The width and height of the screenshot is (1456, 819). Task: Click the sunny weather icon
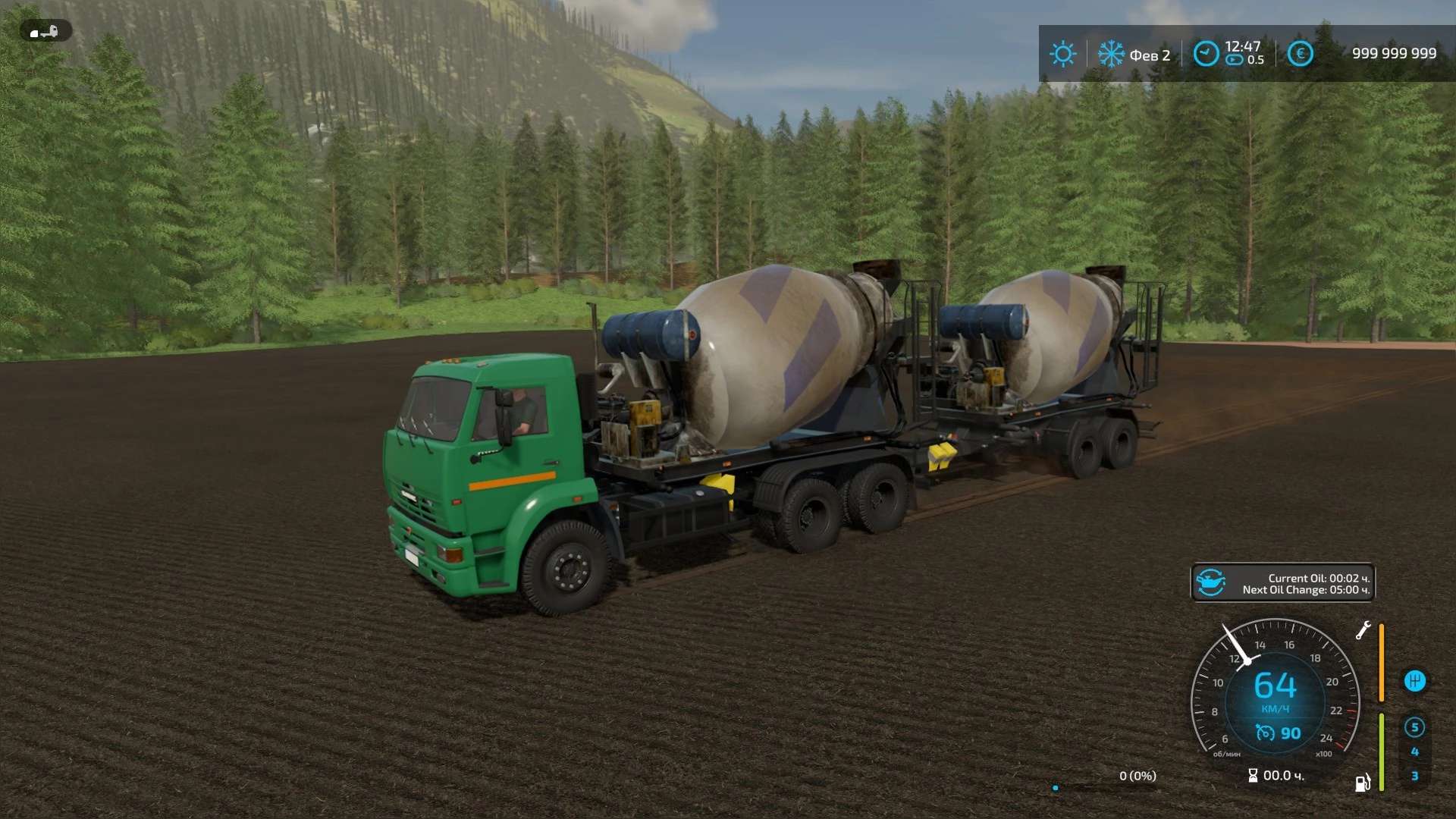pos(1062,54)
